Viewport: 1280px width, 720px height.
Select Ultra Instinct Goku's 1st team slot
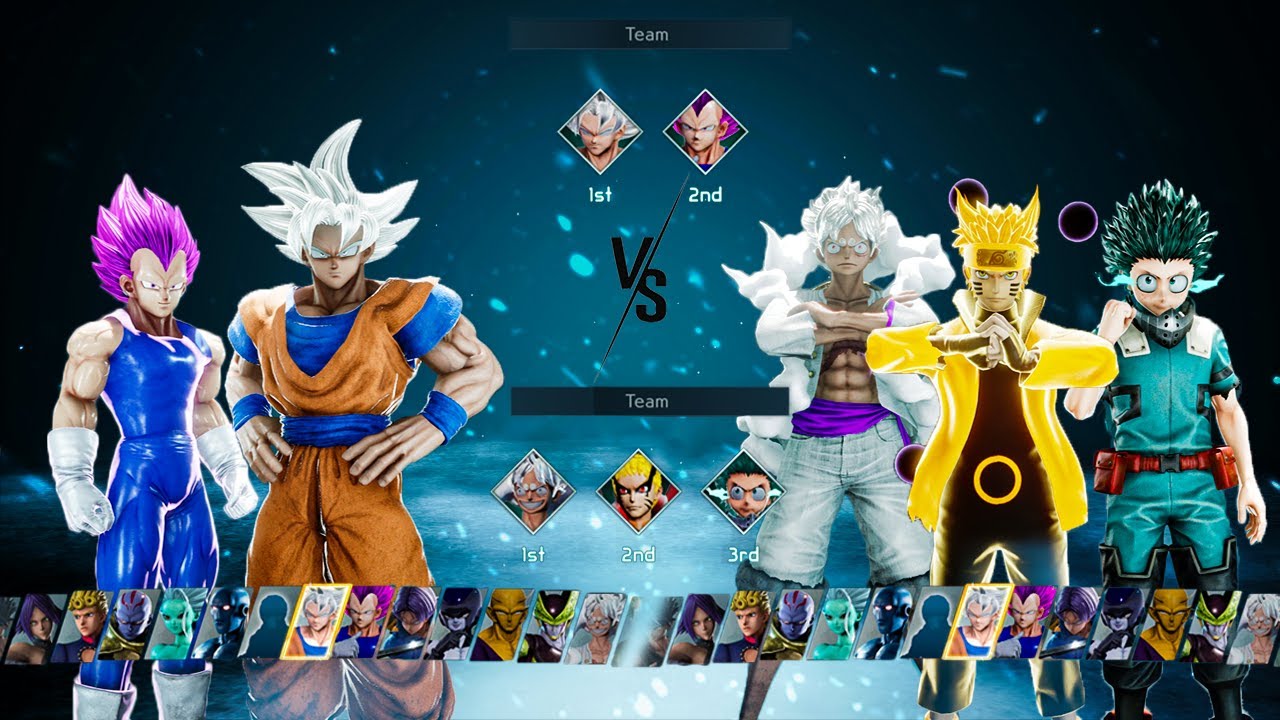(x=599, y=132)
